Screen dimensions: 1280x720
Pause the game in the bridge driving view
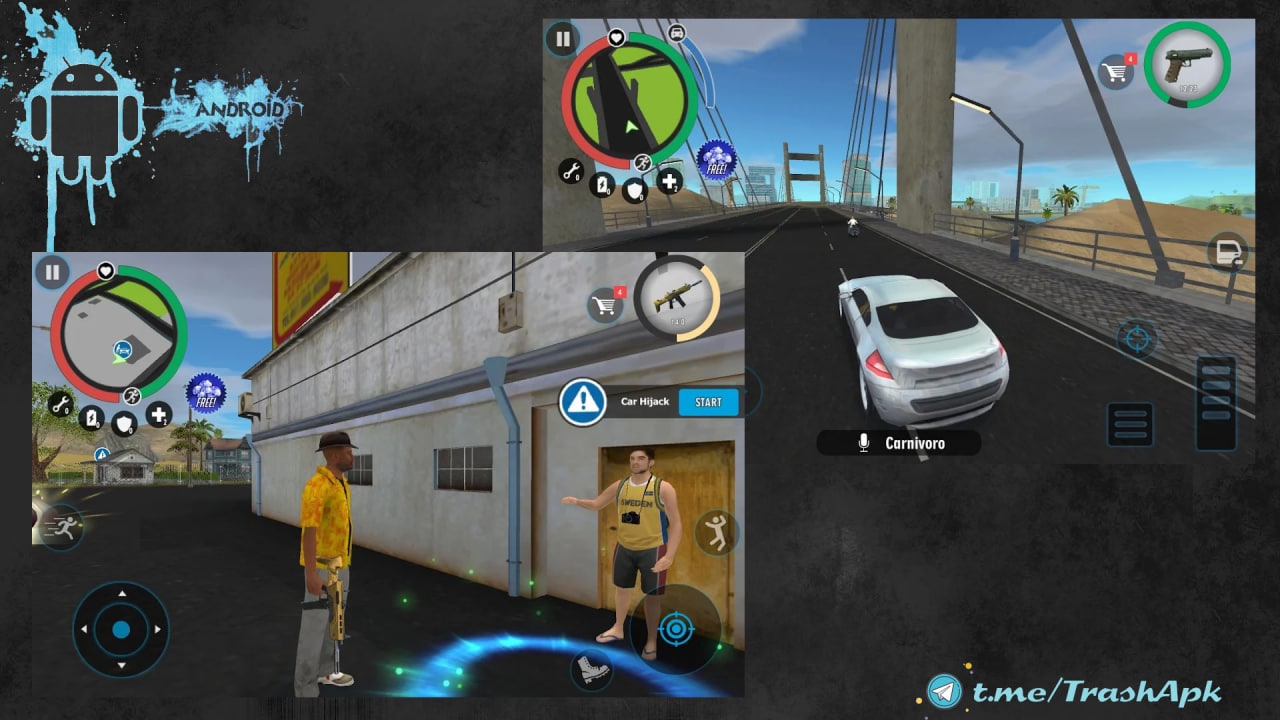pyautogui.click(x=562, y=39)
